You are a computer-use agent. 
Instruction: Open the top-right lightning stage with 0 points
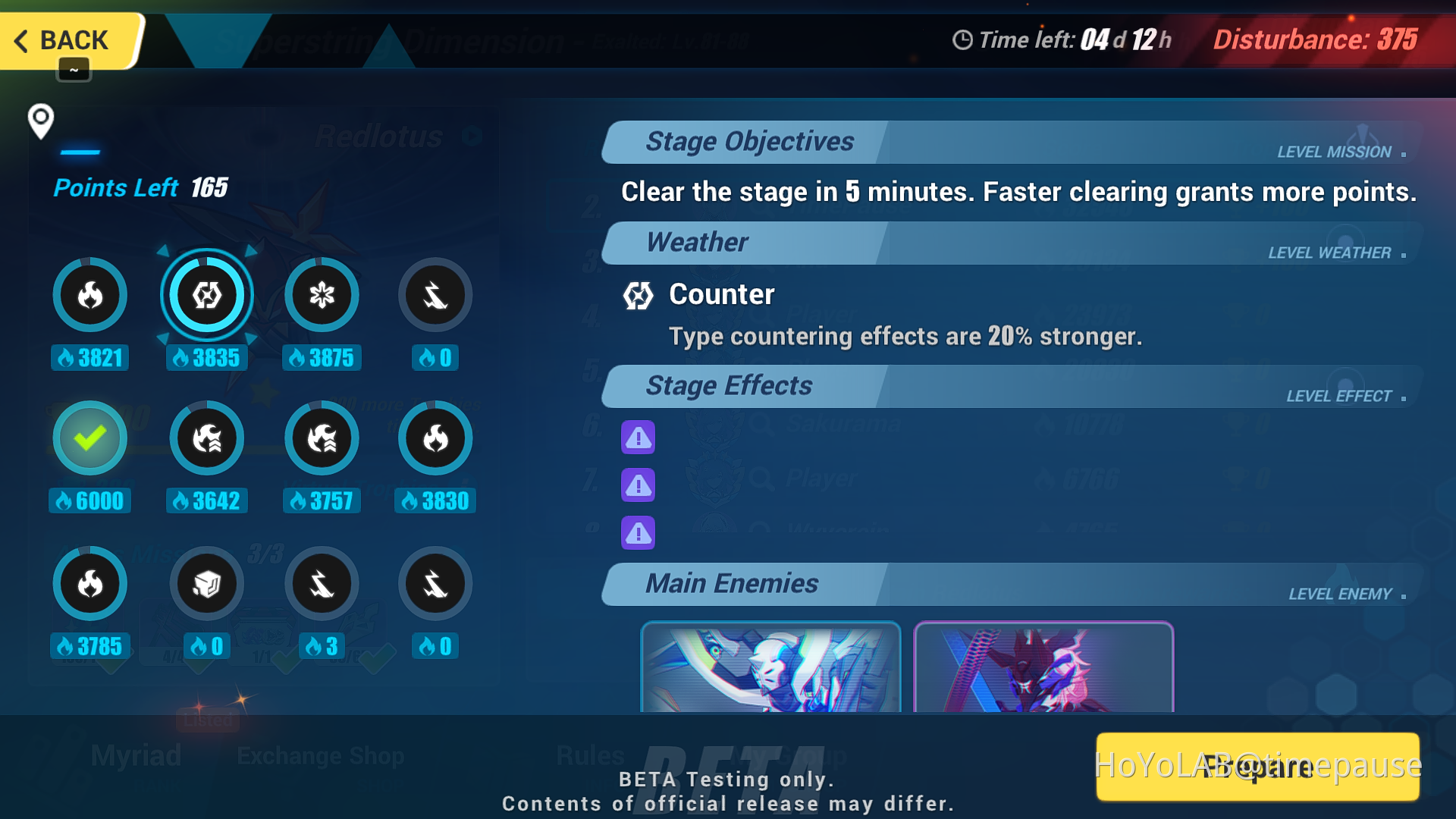point(435,295)
